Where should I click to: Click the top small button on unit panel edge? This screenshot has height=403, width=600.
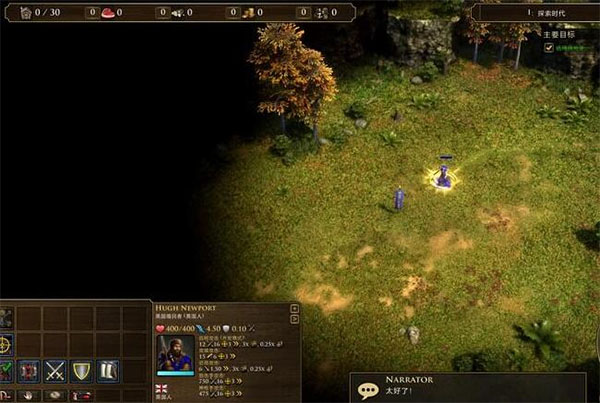[x=294, y=309]
